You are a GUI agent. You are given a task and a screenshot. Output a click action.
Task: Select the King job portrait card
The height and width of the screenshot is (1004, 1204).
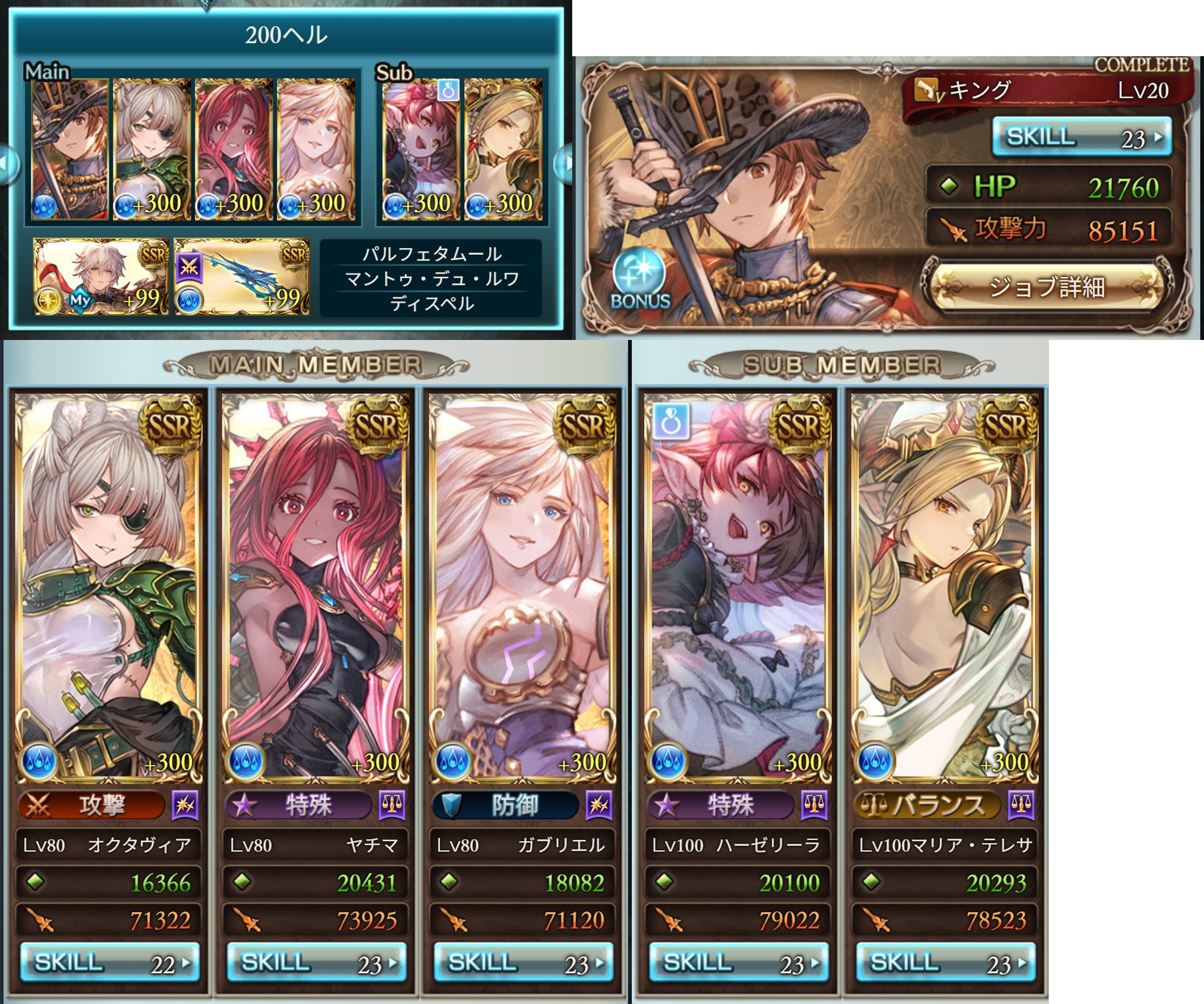[745, 195]
